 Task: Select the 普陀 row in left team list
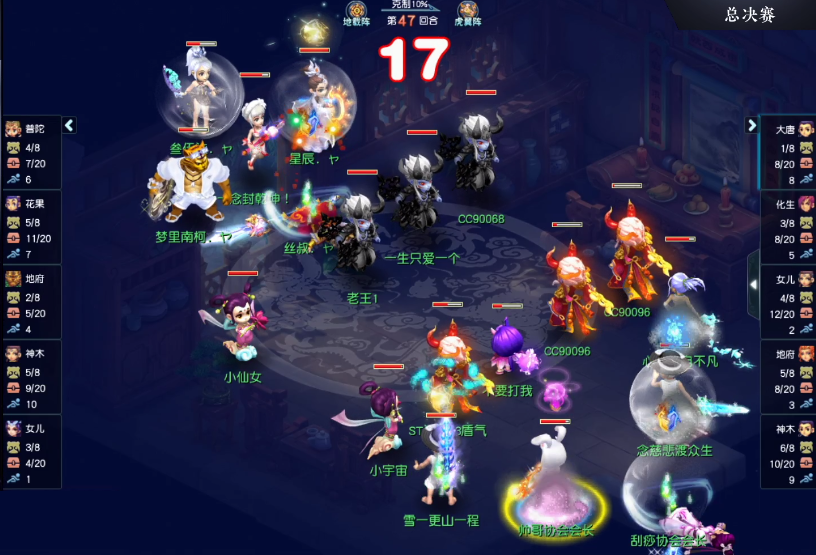coord(30,152)
